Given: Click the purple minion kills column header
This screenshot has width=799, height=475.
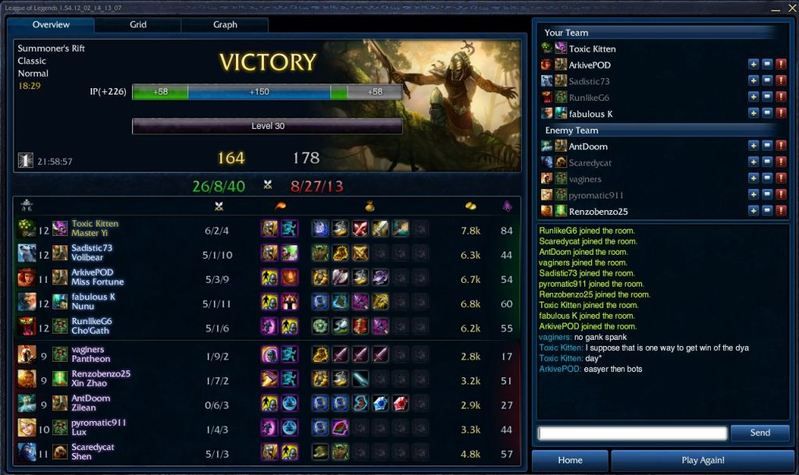Looking at the screenshot, I should click(507, 206).
